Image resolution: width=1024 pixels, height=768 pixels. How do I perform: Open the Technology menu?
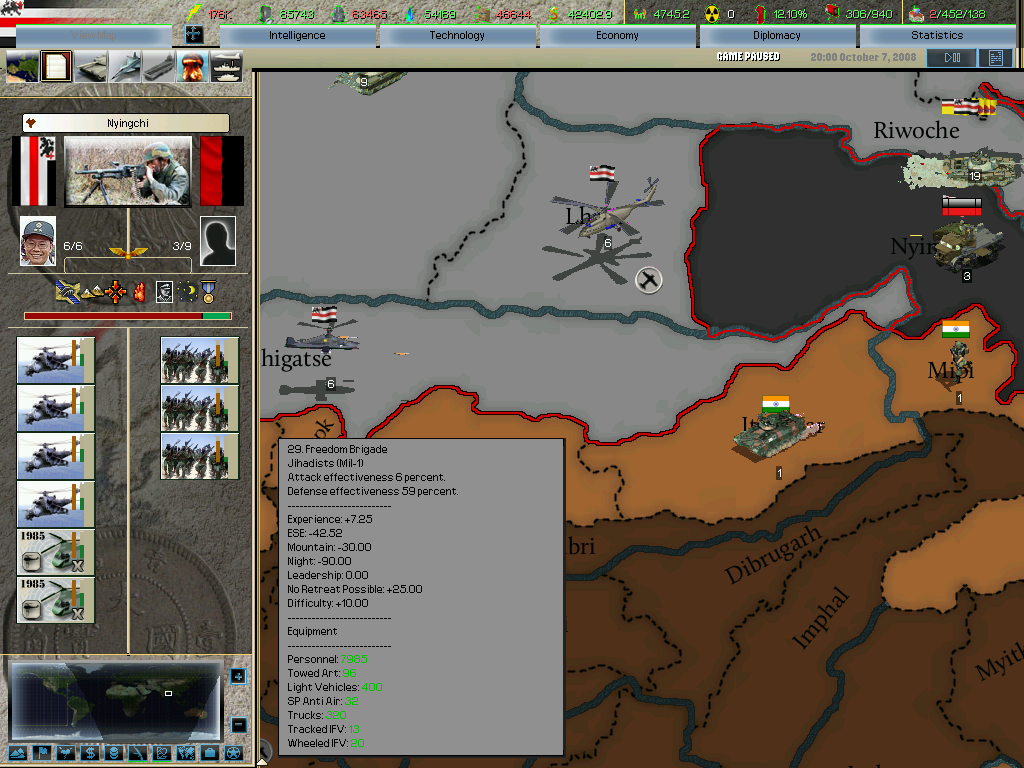(457, 35)
